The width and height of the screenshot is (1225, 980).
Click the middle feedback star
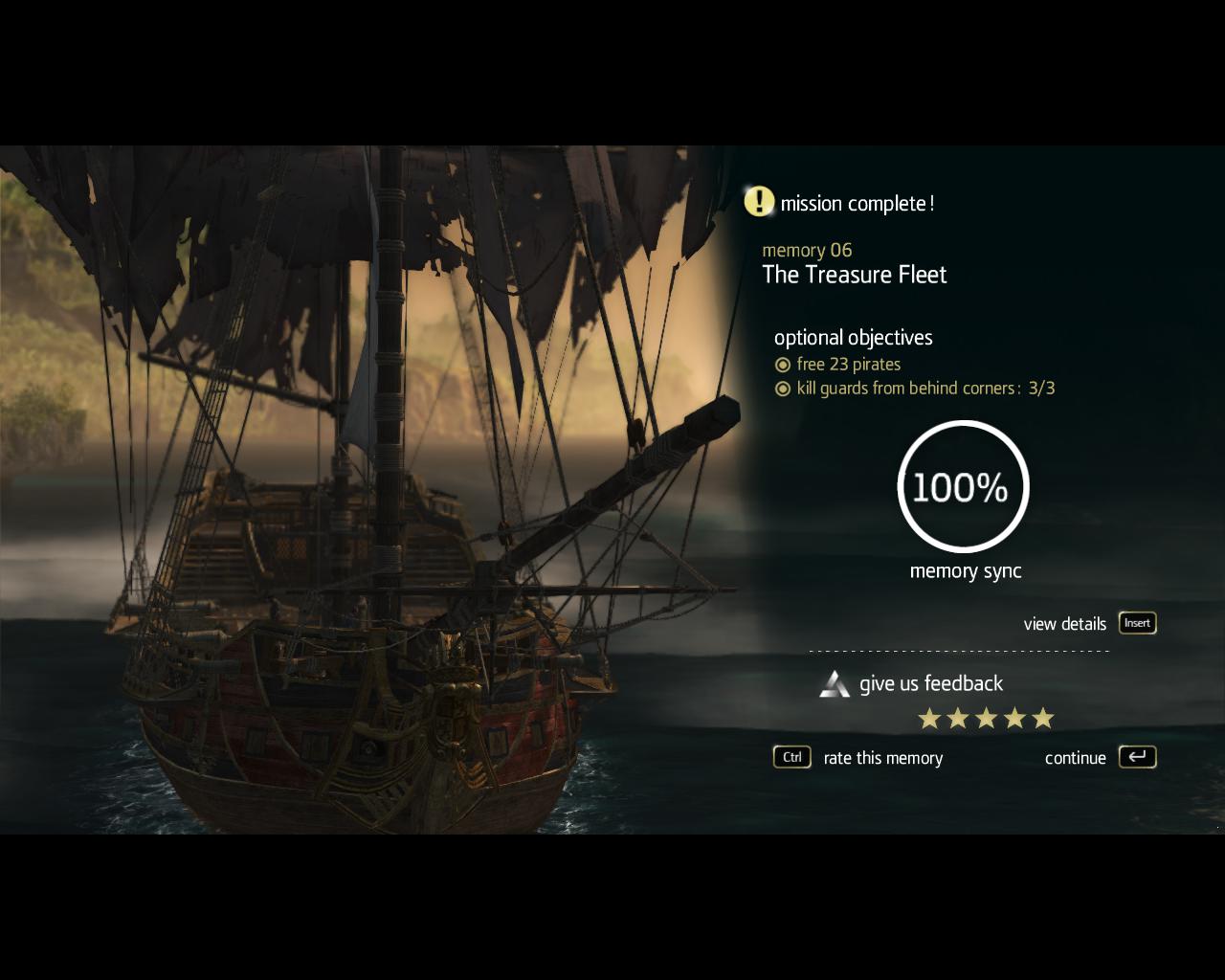986,718
